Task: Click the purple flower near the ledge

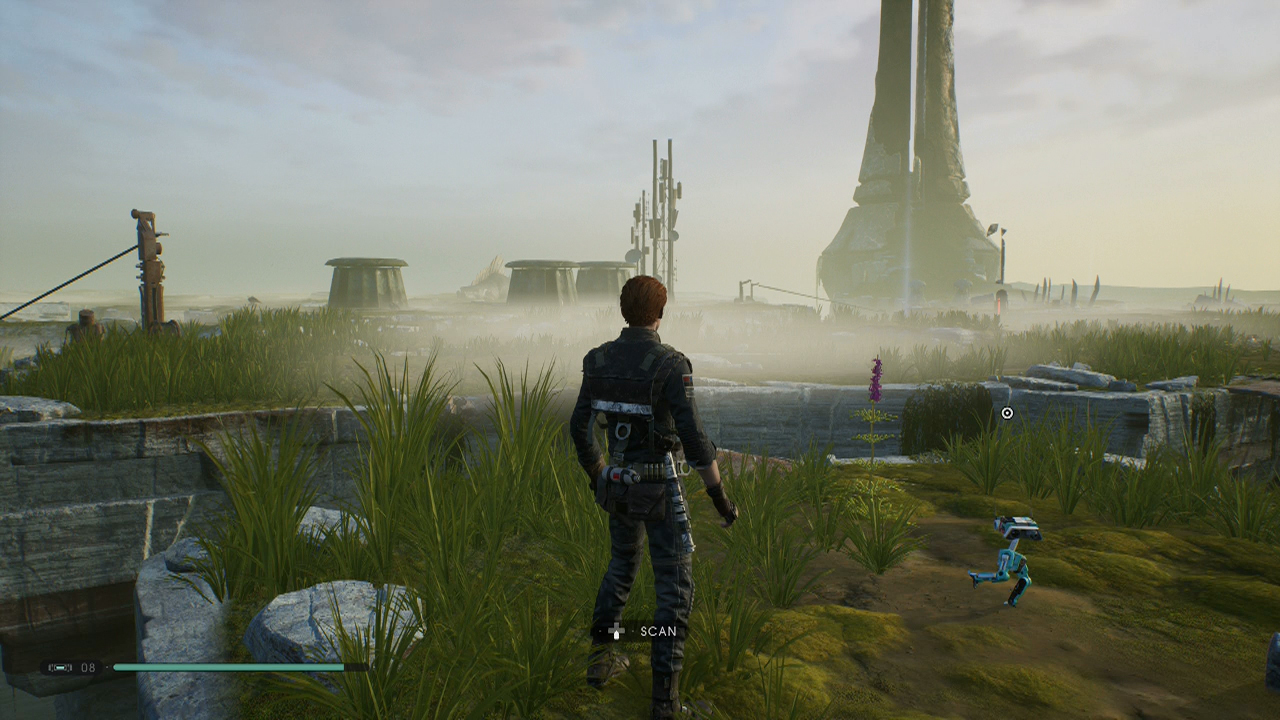Action: click(873, 378)
